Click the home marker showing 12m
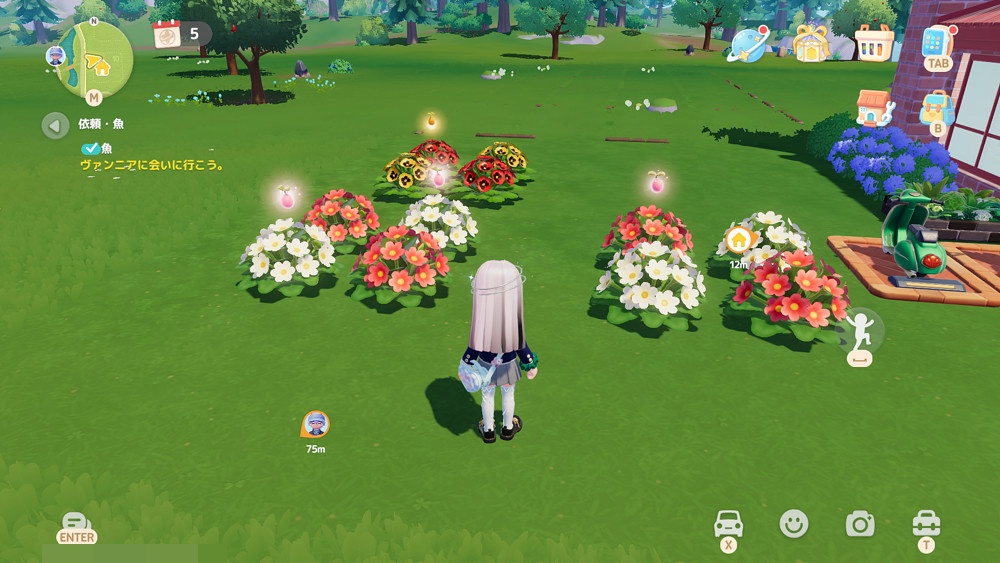This screenshot has width=1000, height=563. pyautogui.click(x=739, y=240)
